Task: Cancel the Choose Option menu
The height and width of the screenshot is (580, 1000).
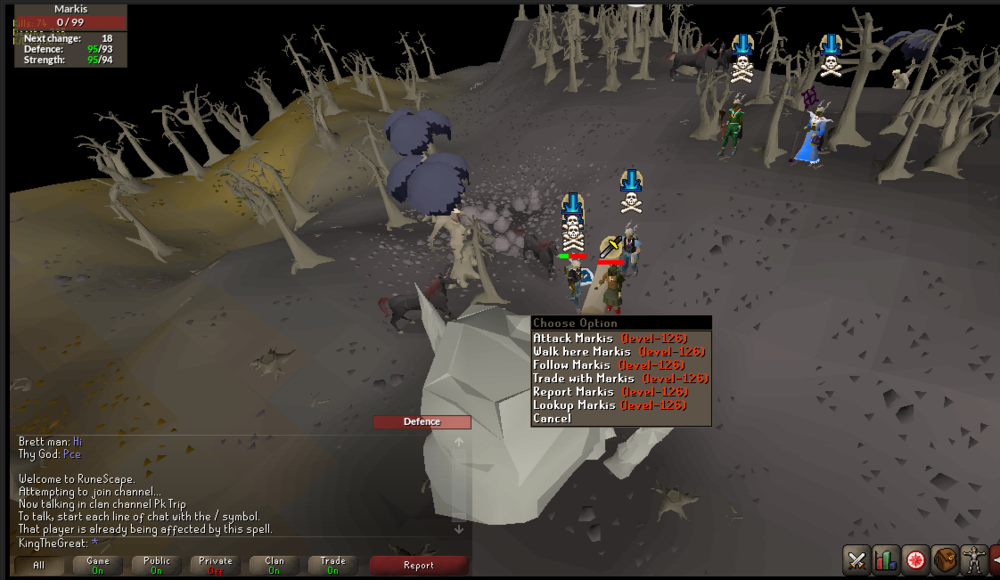Action: [x=553, y=418]
